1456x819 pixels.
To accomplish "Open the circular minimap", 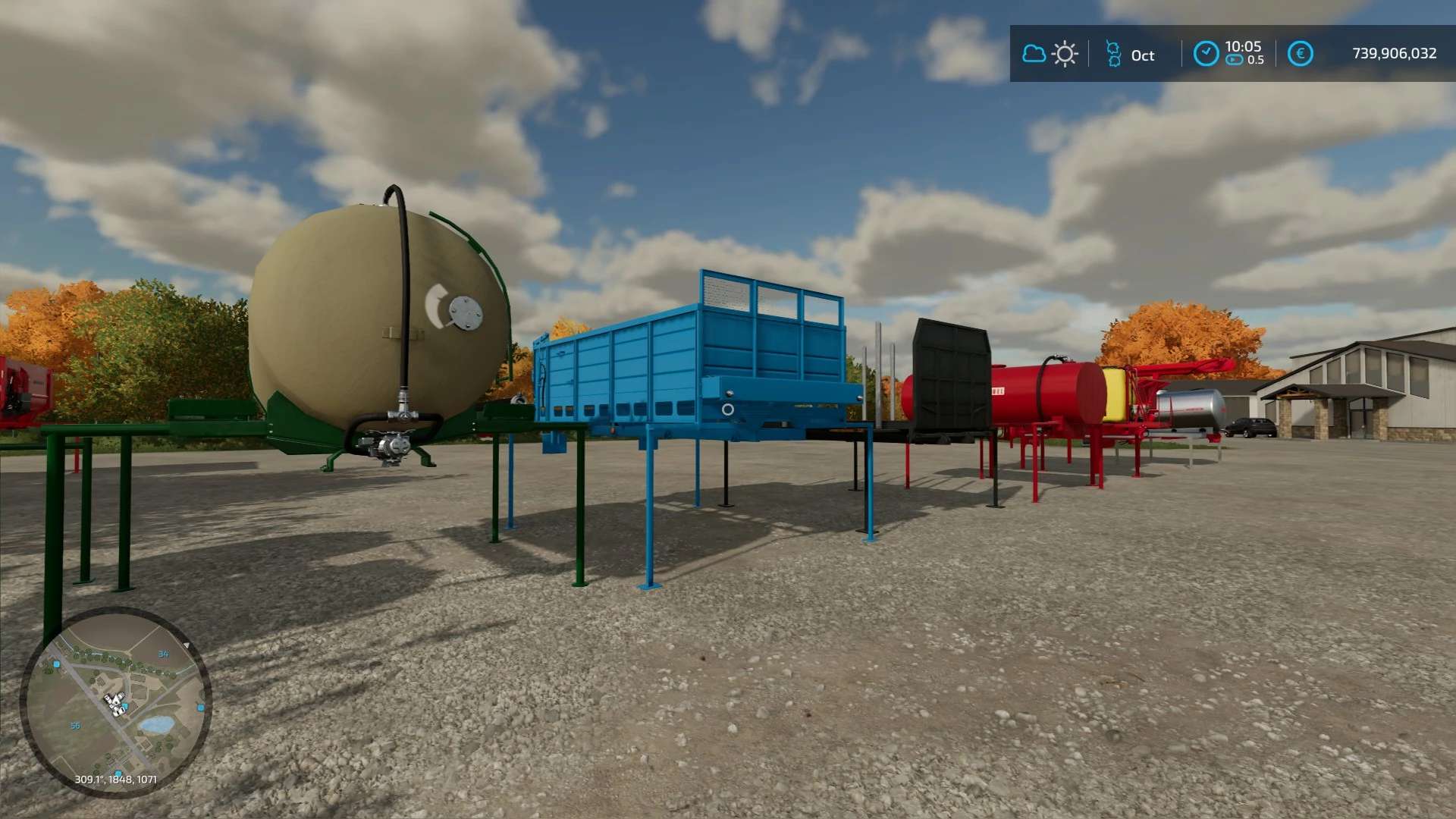I will click(x=116, y=703).
